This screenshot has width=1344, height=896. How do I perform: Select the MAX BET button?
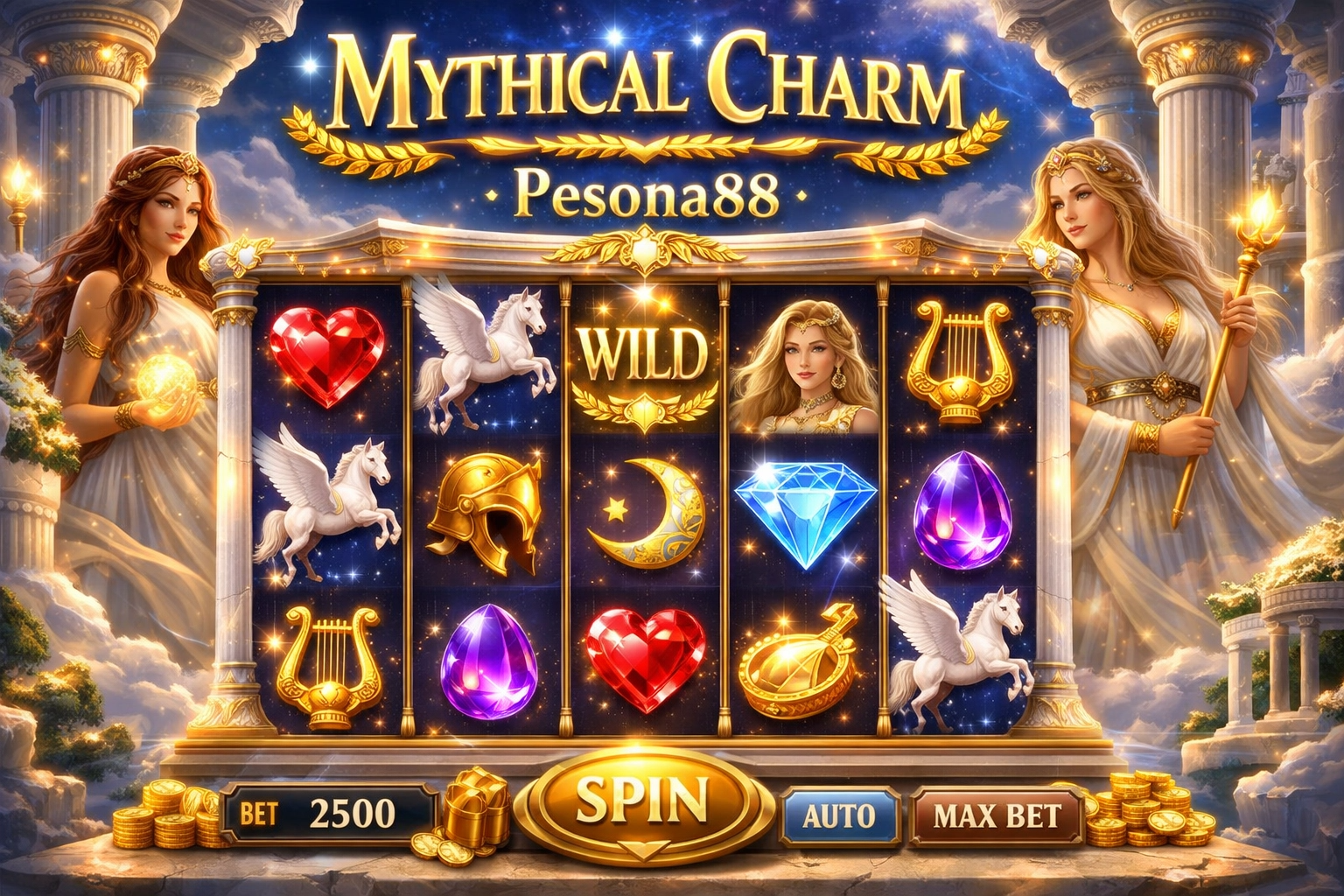click(x=997, y=815)
